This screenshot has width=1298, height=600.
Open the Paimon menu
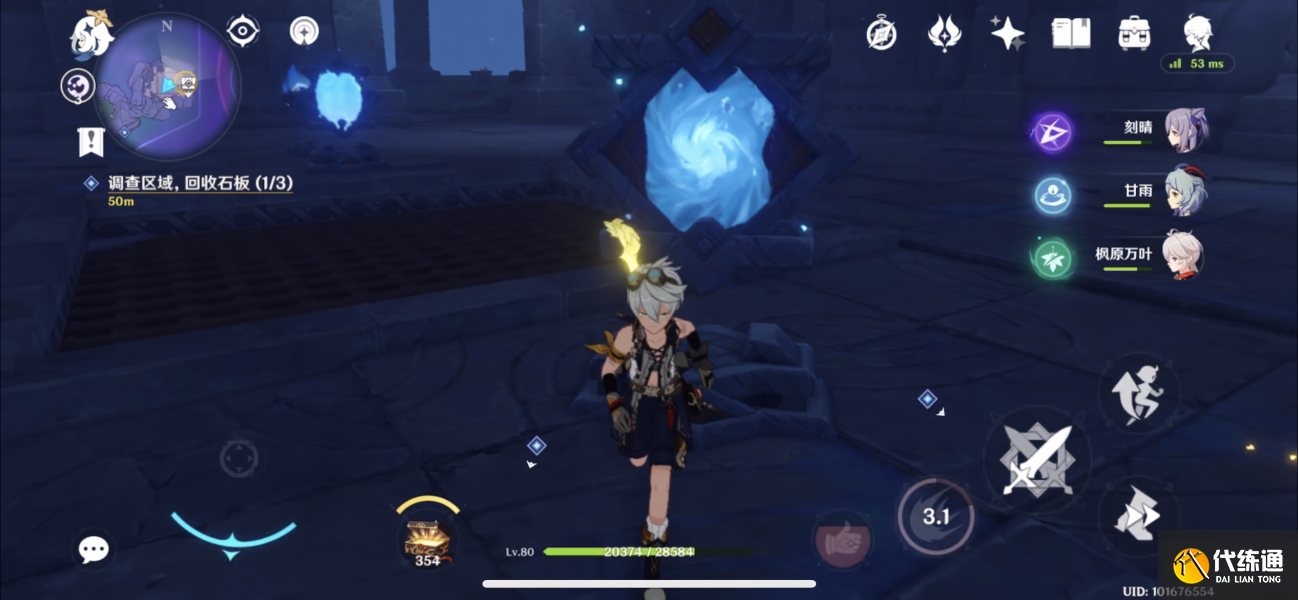[89, 34]
